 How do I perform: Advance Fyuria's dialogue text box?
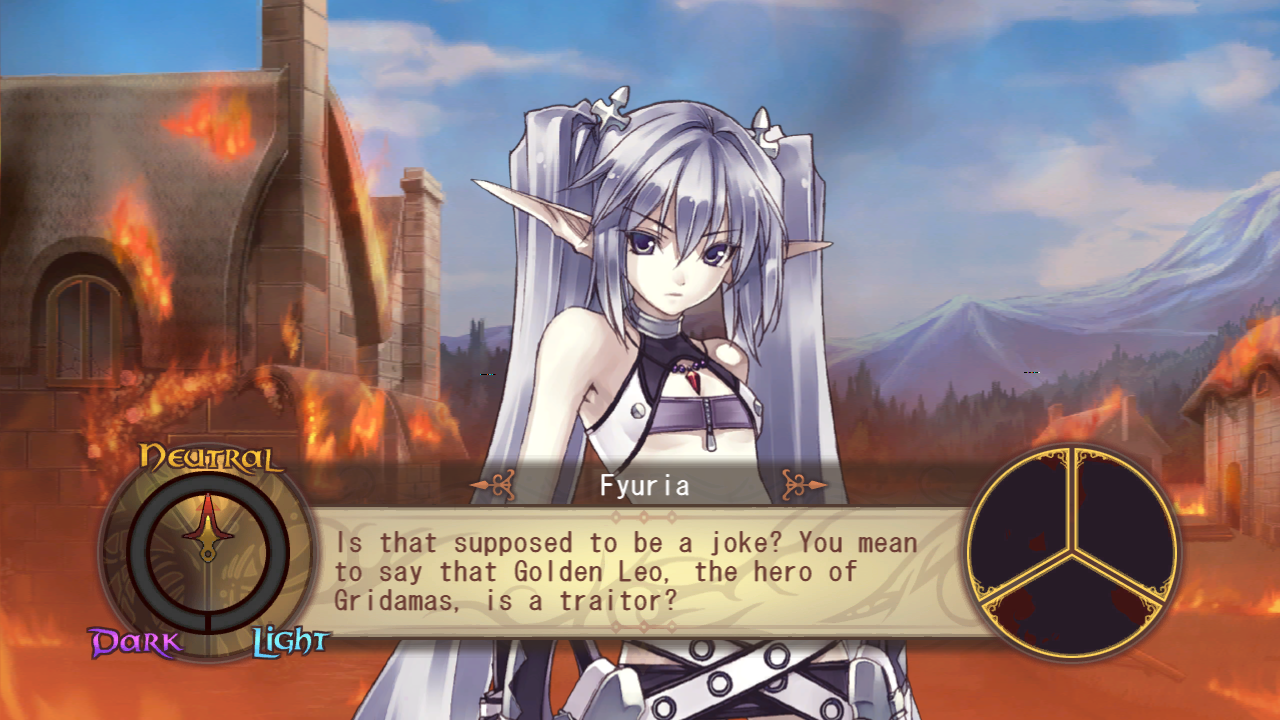[640, 572]
